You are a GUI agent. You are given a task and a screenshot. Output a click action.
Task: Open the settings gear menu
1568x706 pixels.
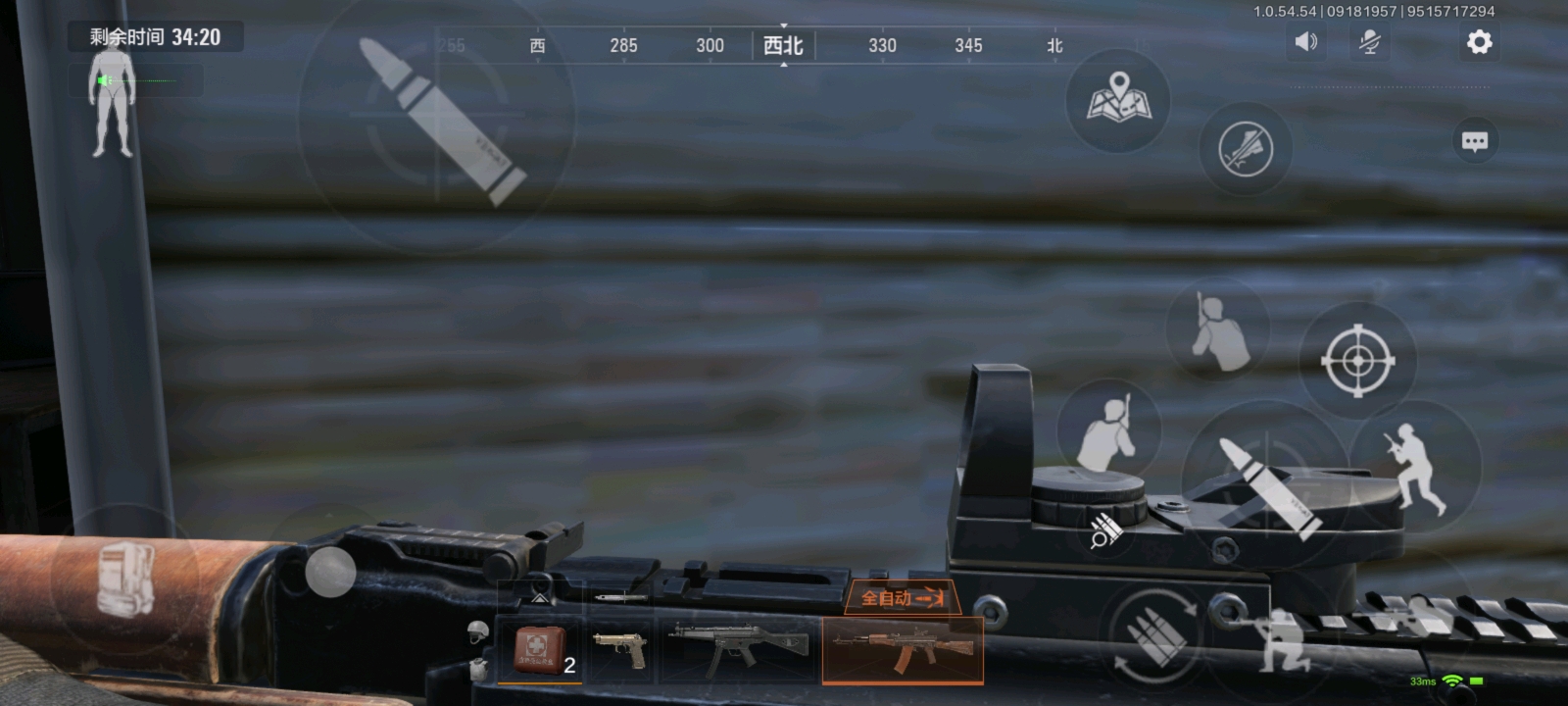pos(1479,42)
